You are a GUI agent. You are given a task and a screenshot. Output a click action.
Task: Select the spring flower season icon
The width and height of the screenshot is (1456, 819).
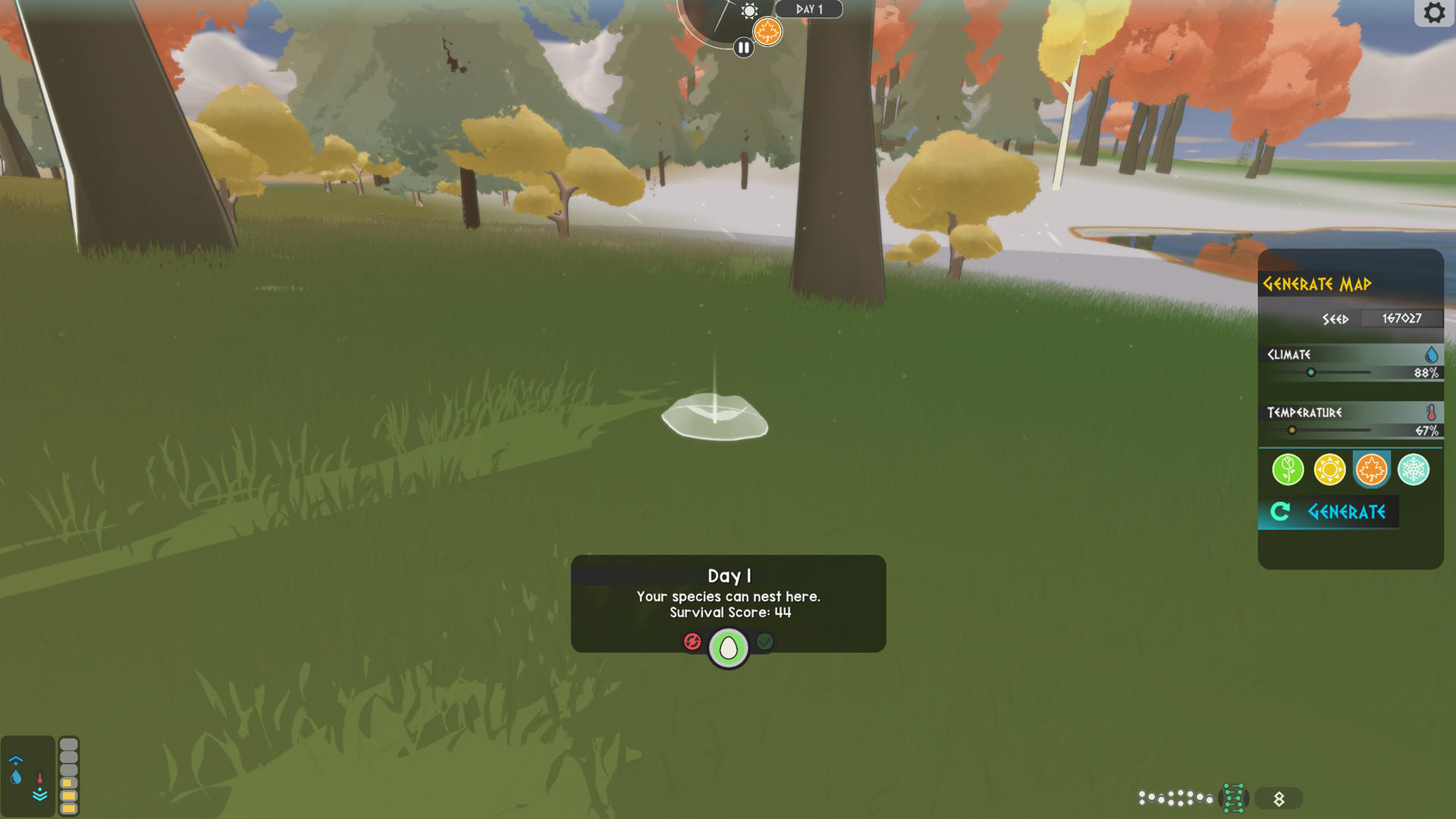(1288, 469)
